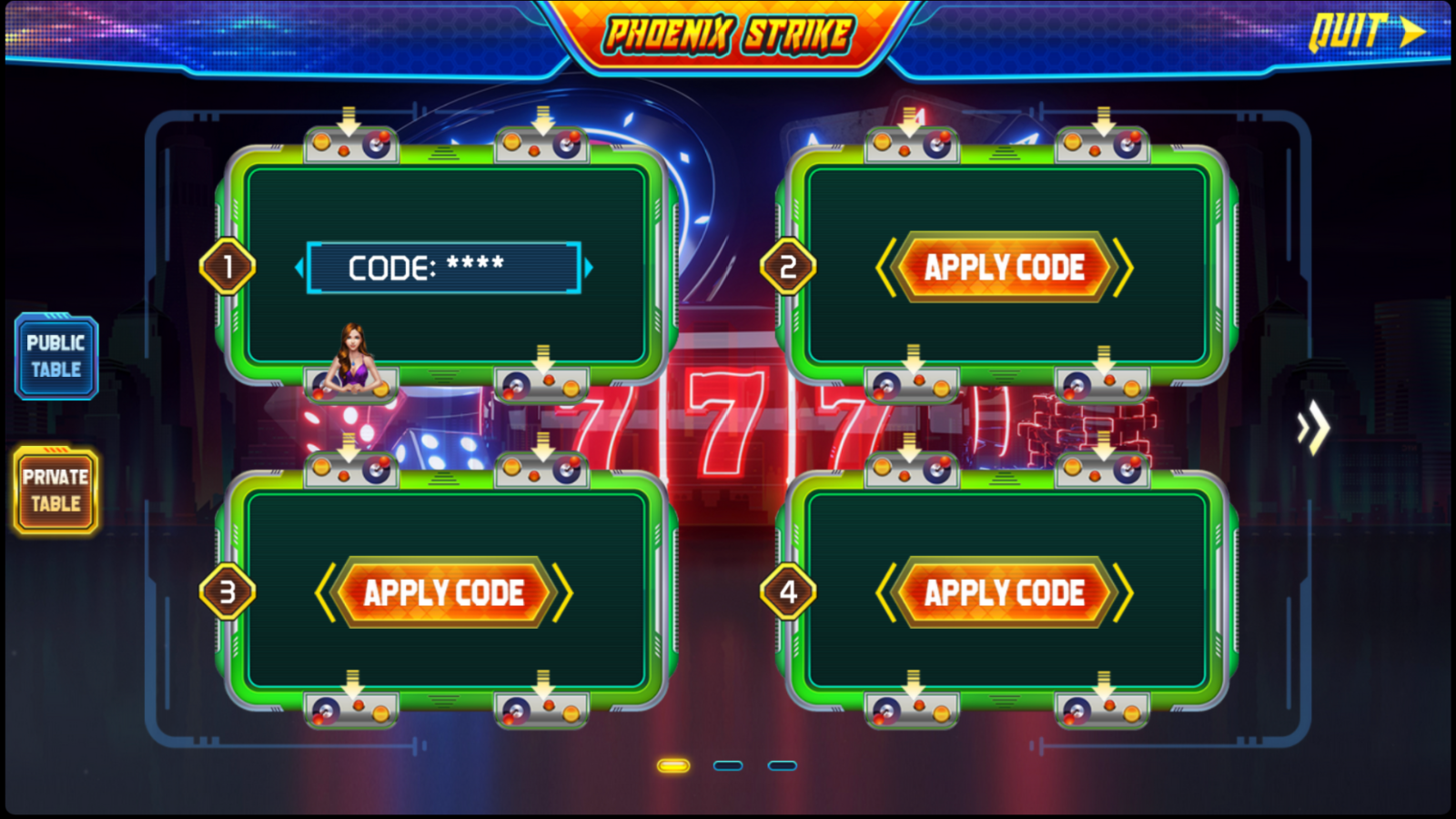Screen dimensions: 1456x819
Task: Select the first page indicator dot
Action: 673,767
